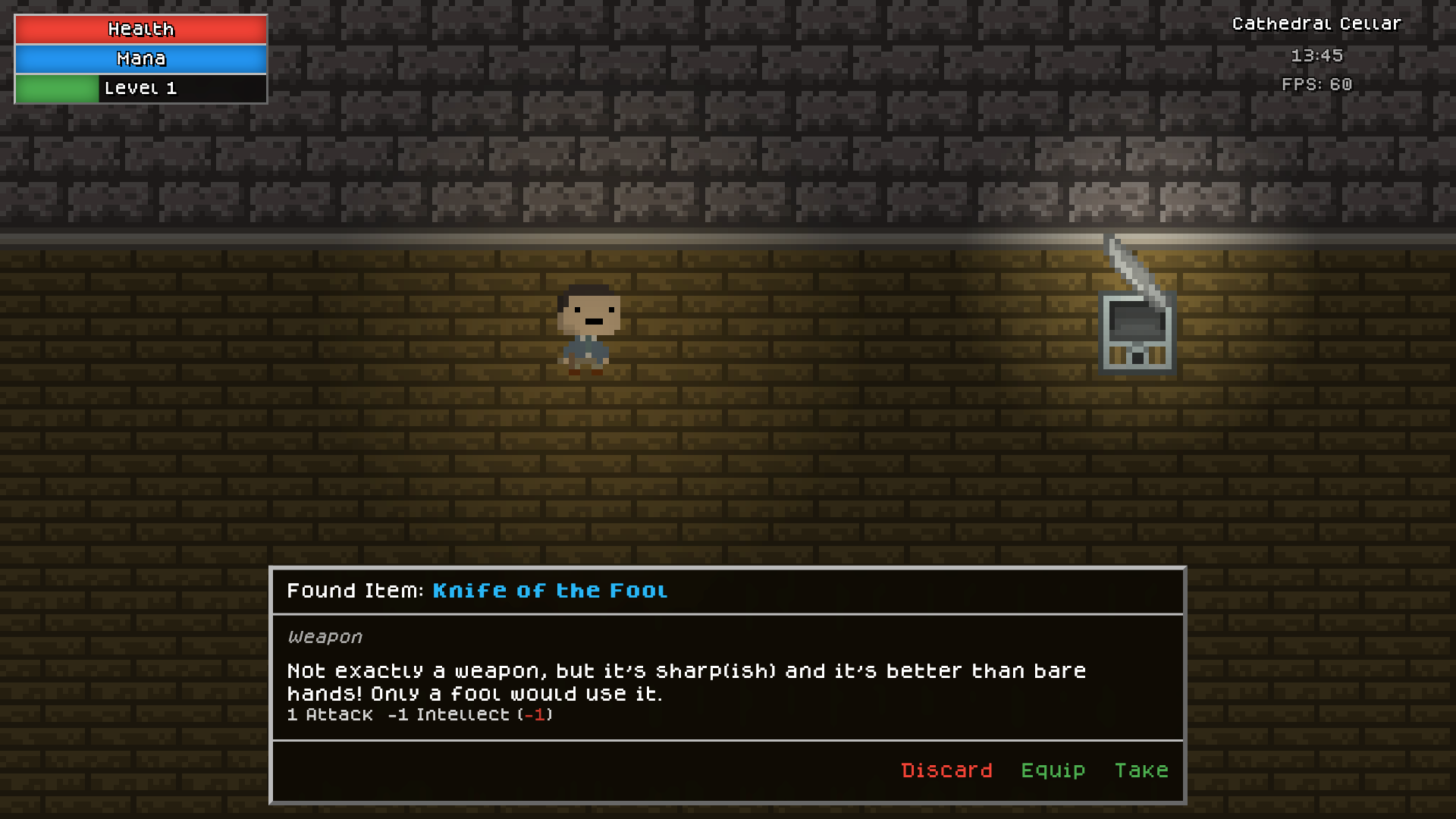Take the found item
Viewport: 1456px width, 819px height.
pyautogui.click(x=1141, y=770)
